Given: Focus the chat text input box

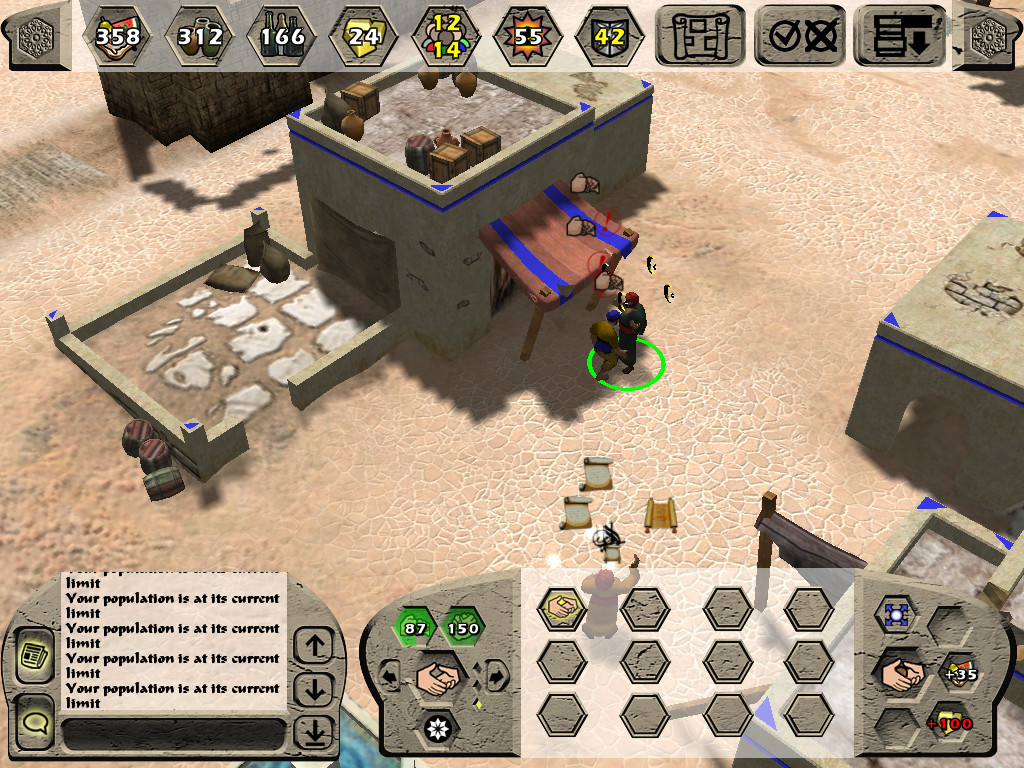Looking at the screenshot, I should tap(172, 734).
